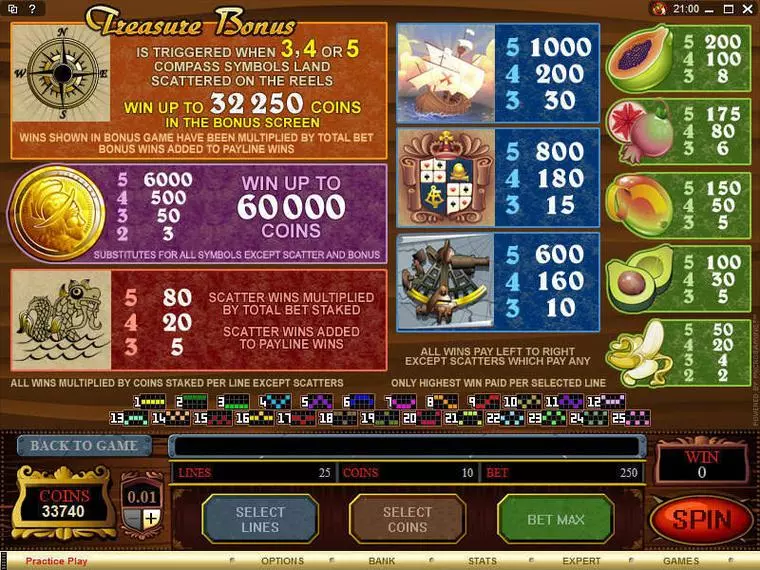Increase coin size with the plus button
The height and width of the screenshot is (570, 760).
(x=151, y=519)
